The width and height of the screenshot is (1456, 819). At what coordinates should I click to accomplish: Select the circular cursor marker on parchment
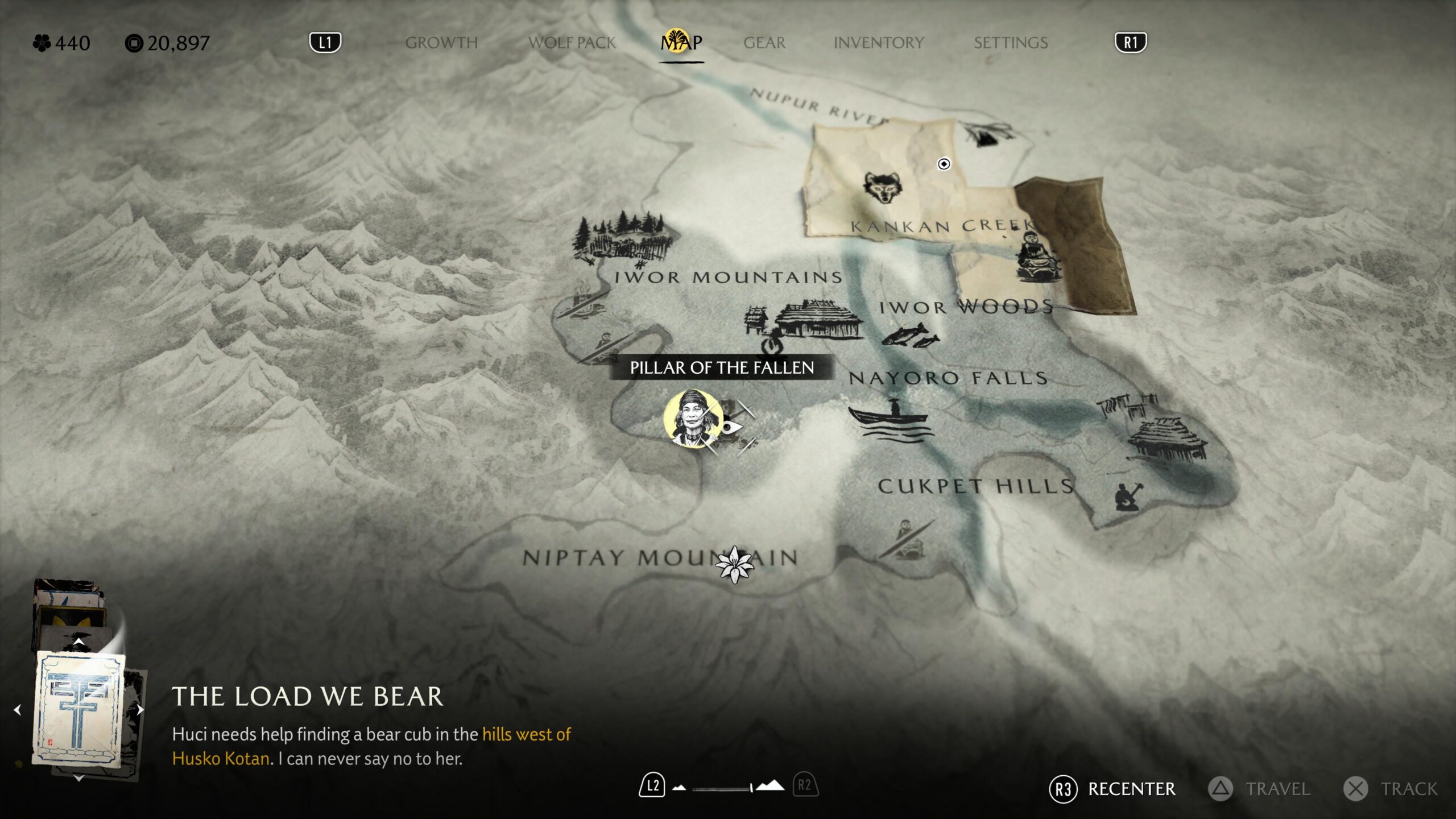pos(944,164)
